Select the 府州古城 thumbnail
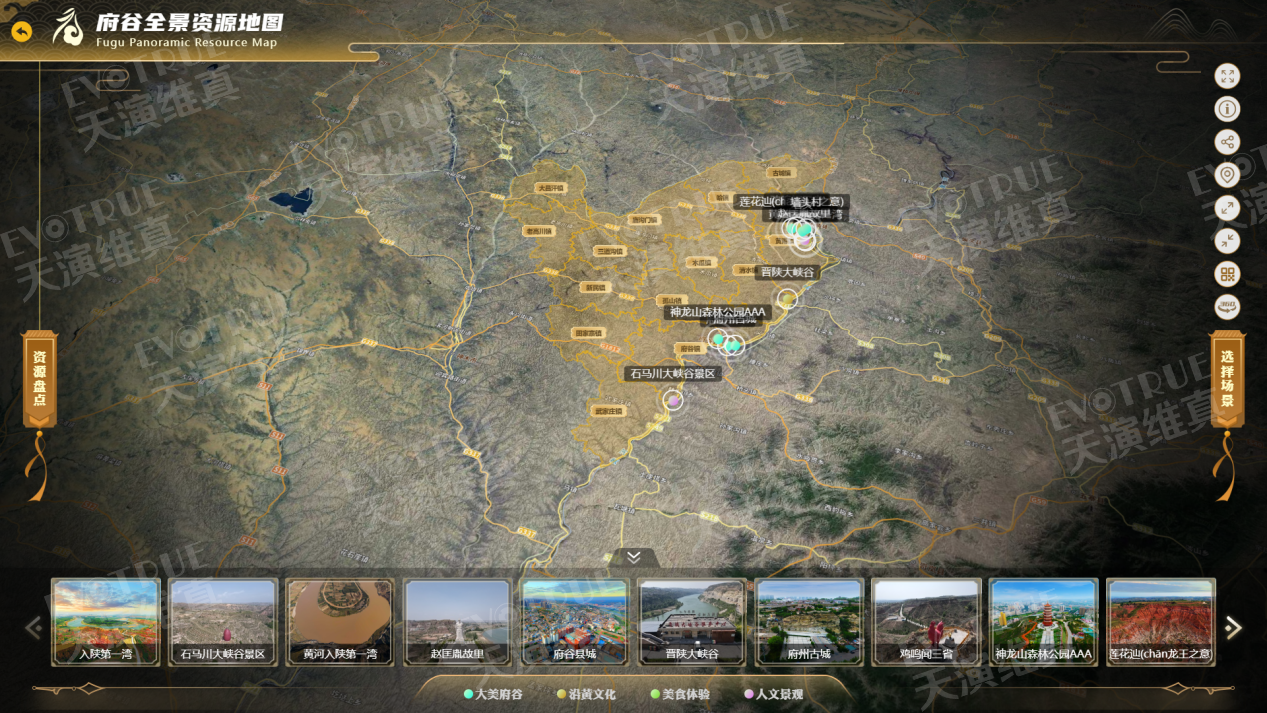The height and width of the screenshot is (713, 1267). pos(808,621)
